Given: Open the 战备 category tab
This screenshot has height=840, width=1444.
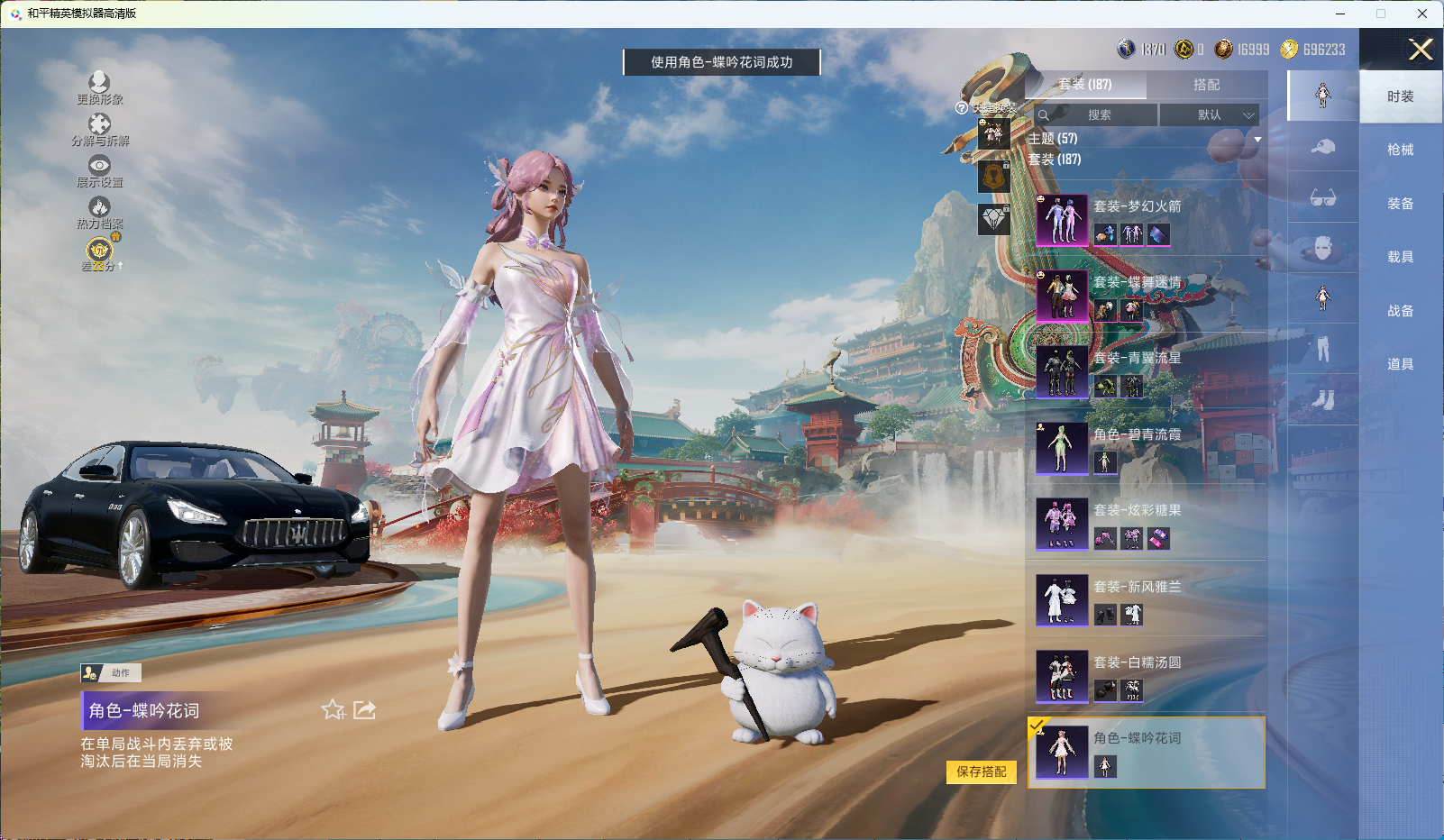Looking at the screenshot, I should (x=1400, y=311).
